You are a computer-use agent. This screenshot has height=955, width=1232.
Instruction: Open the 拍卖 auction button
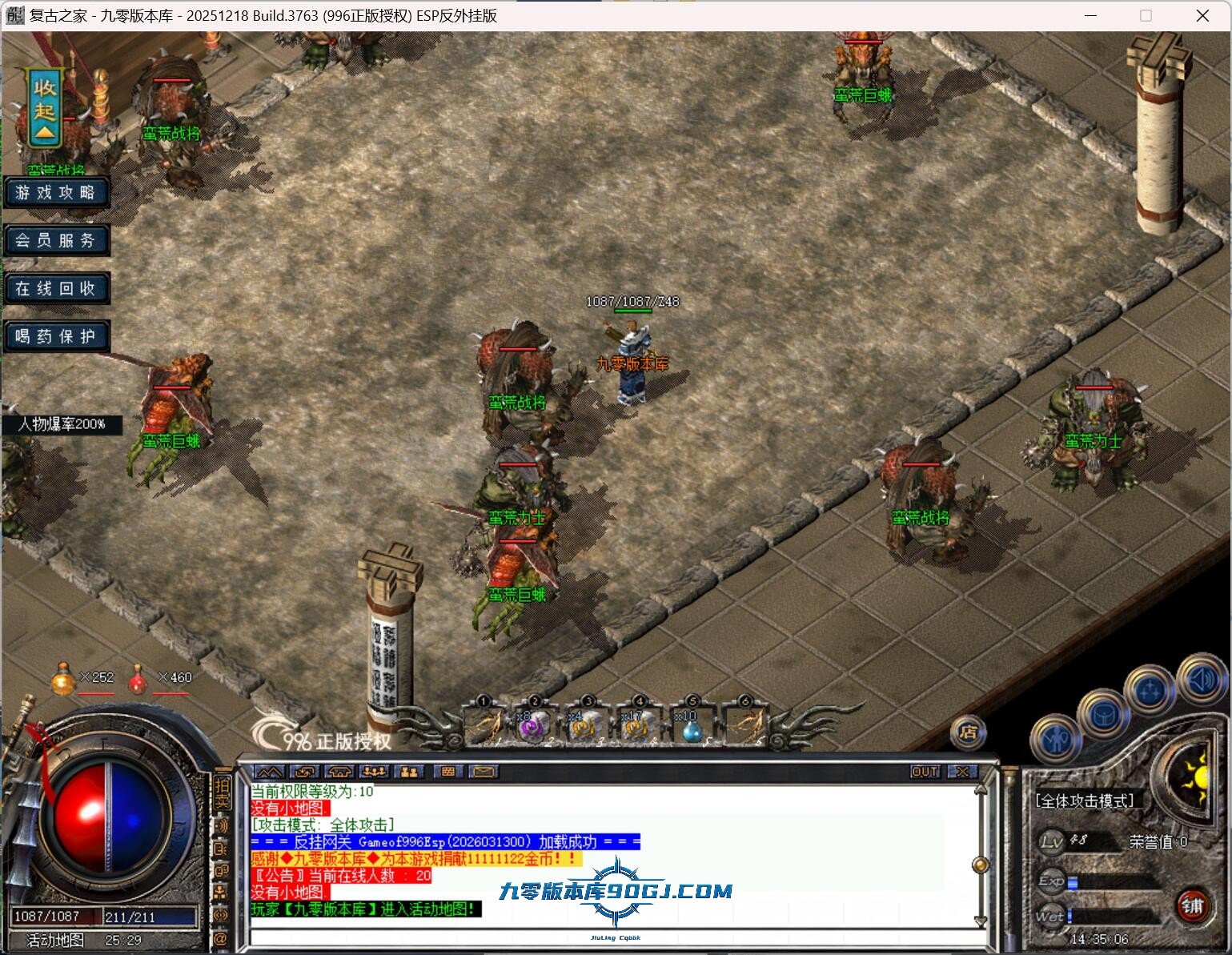pyautogui.click(x=222, y=792)
